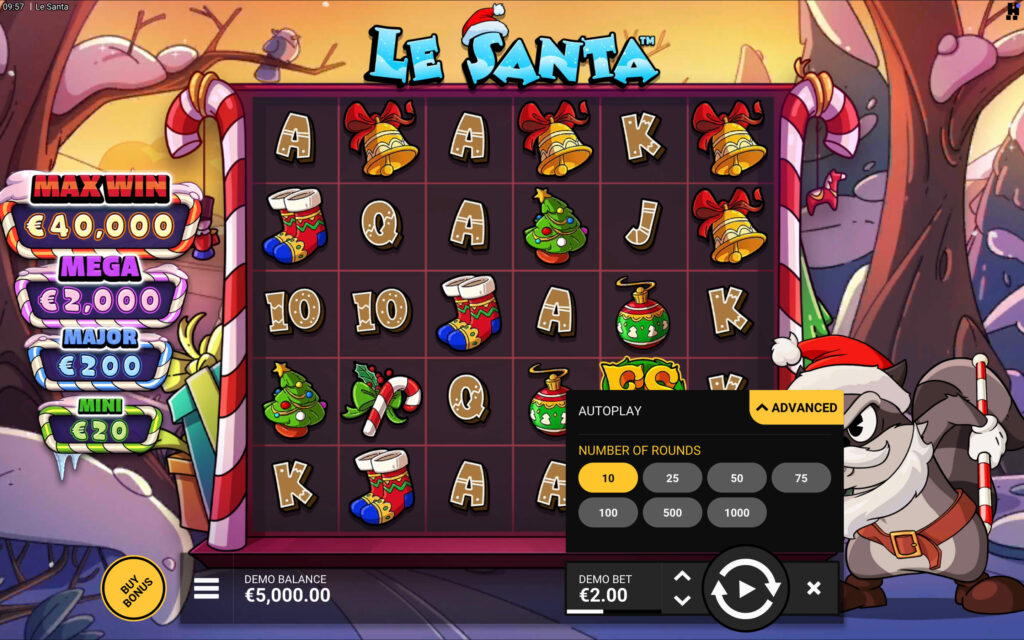This screenshot has width=1024, height=640.
Task: Increase the demo bet with up arrow
Action: pos(682,577)
